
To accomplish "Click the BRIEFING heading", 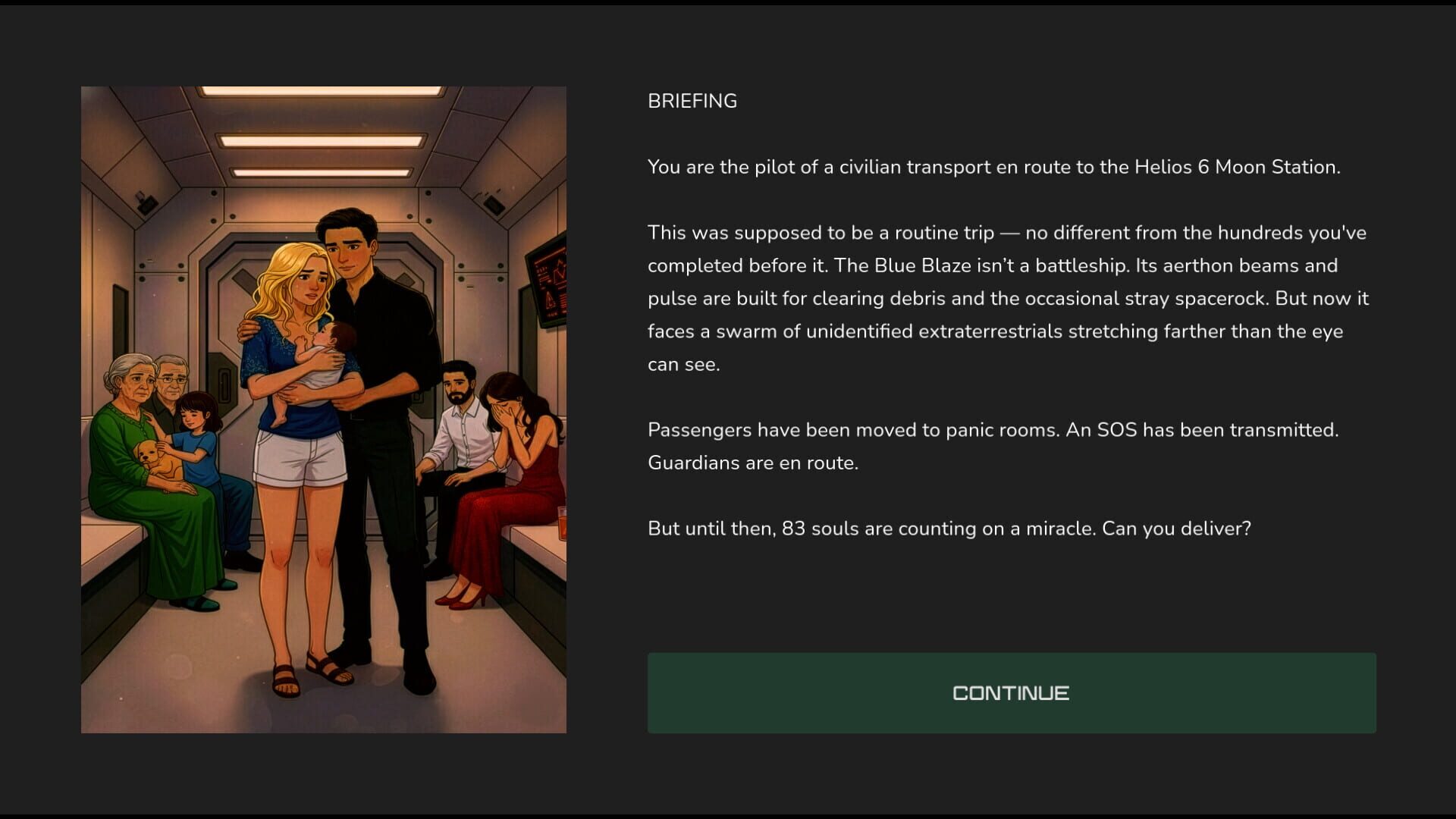I will [x=692, y=100].
